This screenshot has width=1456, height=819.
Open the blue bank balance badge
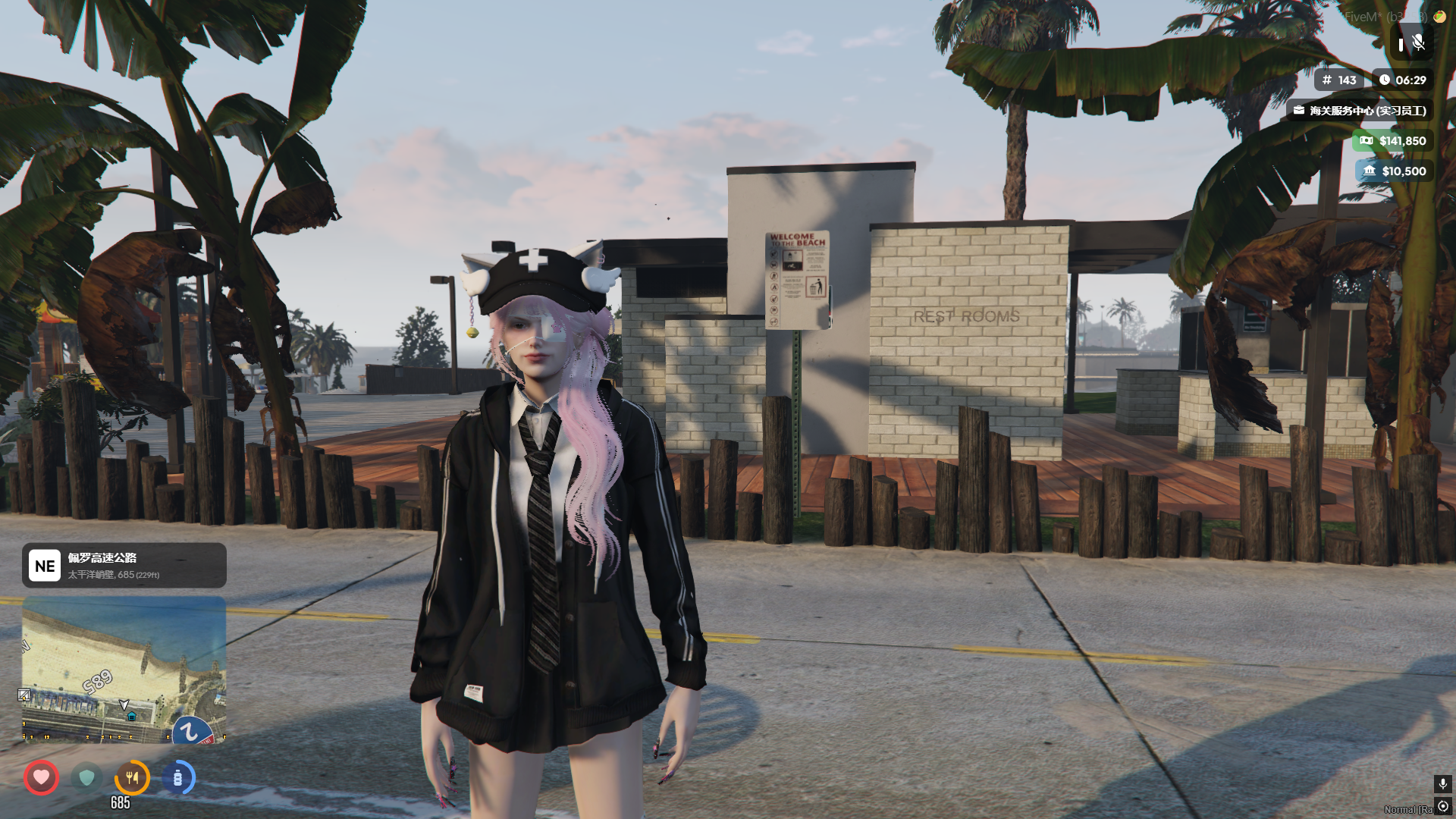pyautogui.click(x=1394, y=171)
